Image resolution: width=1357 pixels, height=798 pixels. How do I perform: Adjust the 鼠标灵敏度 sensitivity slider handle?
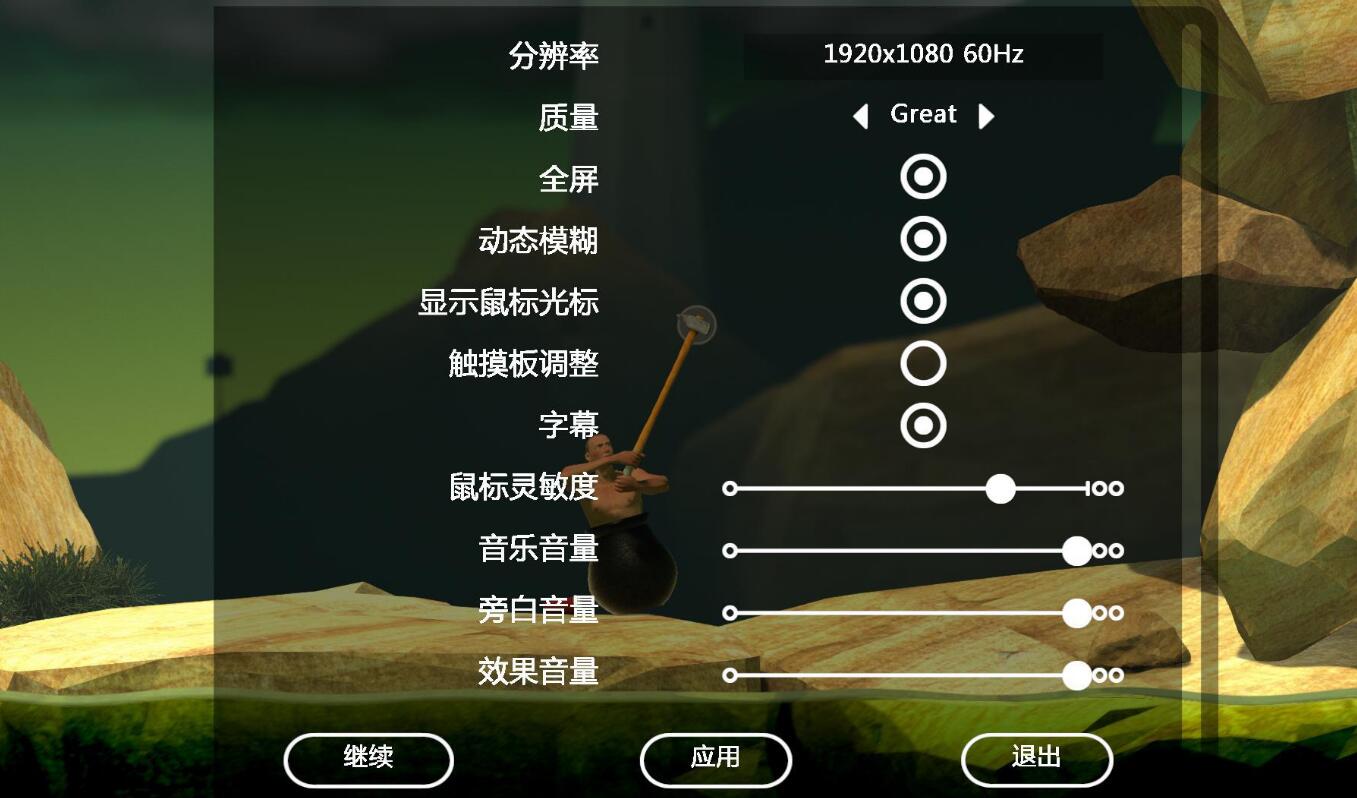(x=998, y=488)
